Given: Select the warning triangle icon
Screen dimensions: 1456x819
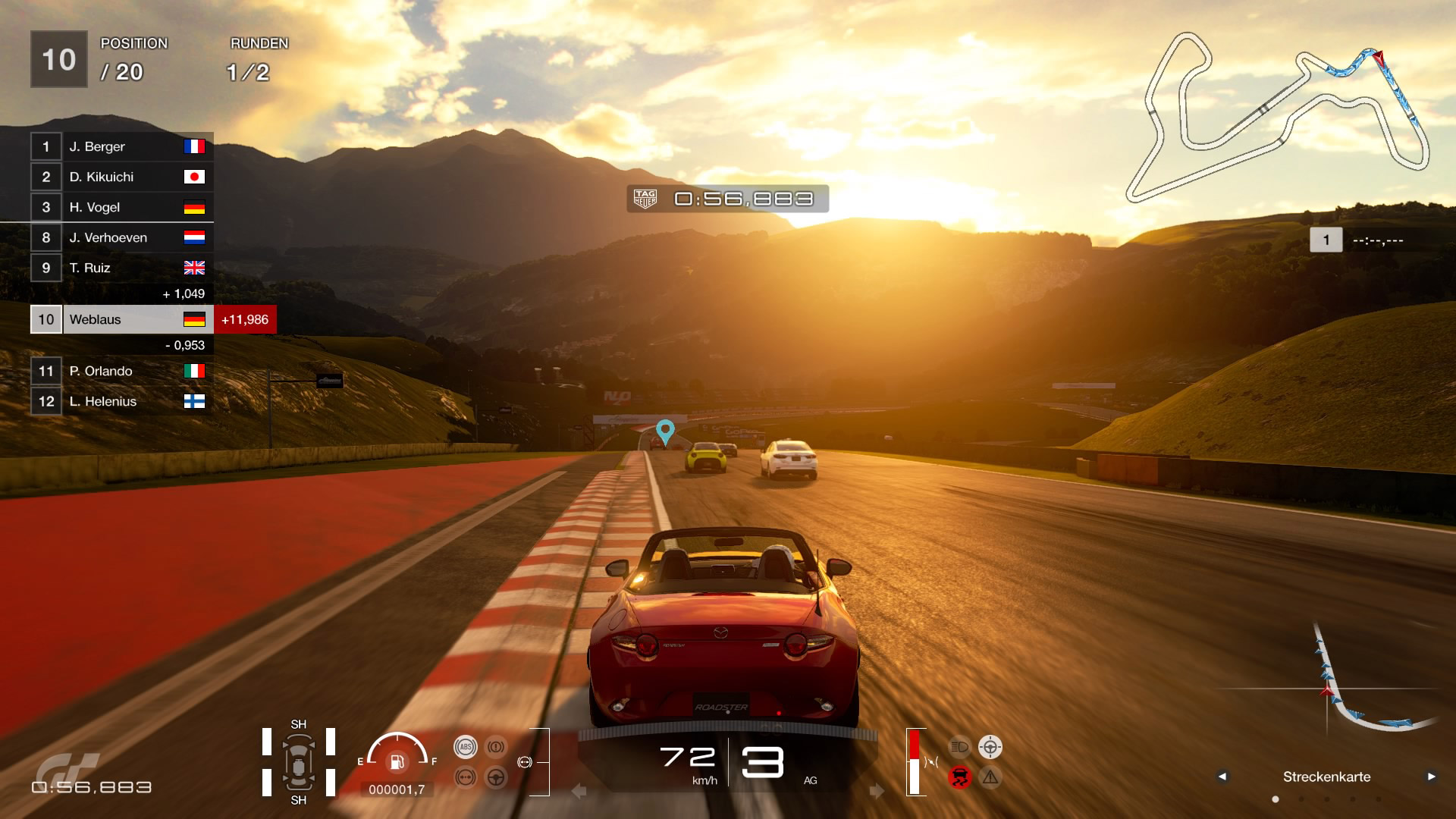Looking at the screenshot, I should coord(990,777).
